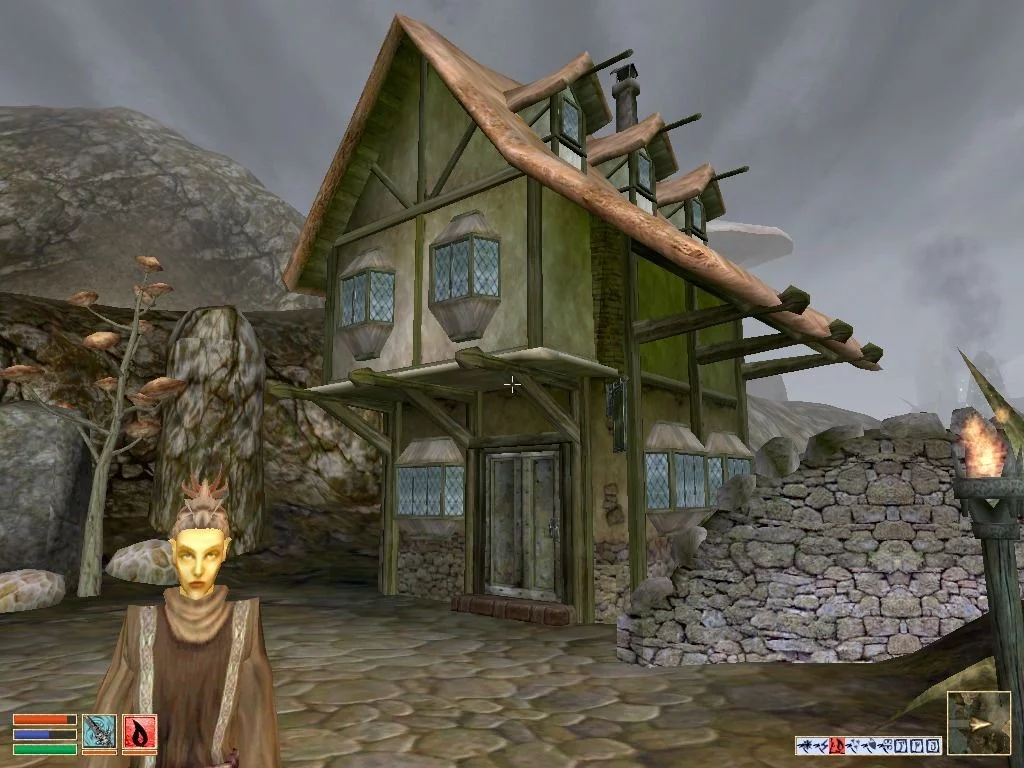Viewport: 1024px width, 768px height.
Task: Open the minimap with the gold arrow
Action: click(978, 723)
